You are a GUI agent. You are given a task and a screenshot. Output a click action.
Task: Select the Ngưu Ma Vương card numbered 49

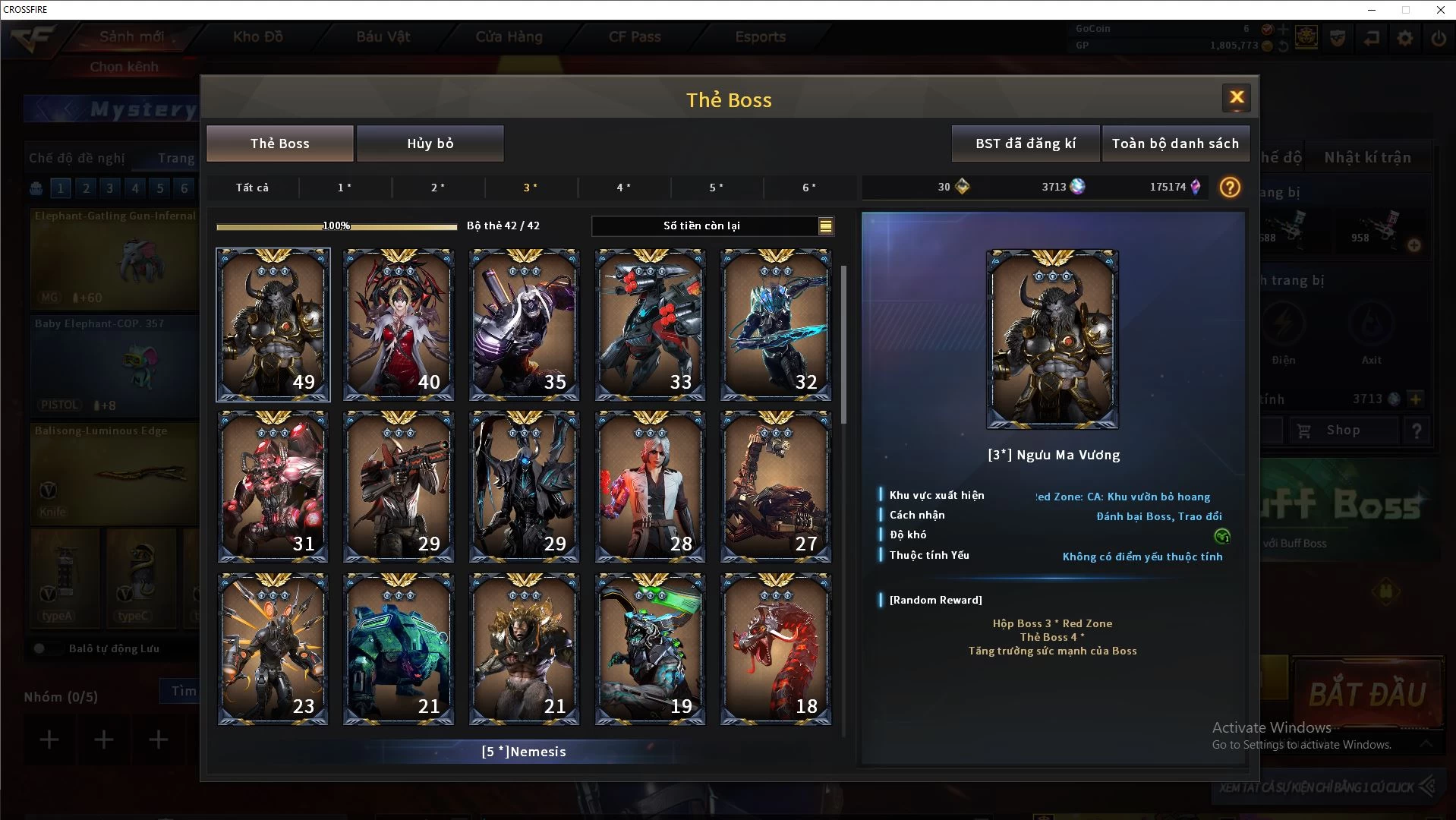point(273,325)
